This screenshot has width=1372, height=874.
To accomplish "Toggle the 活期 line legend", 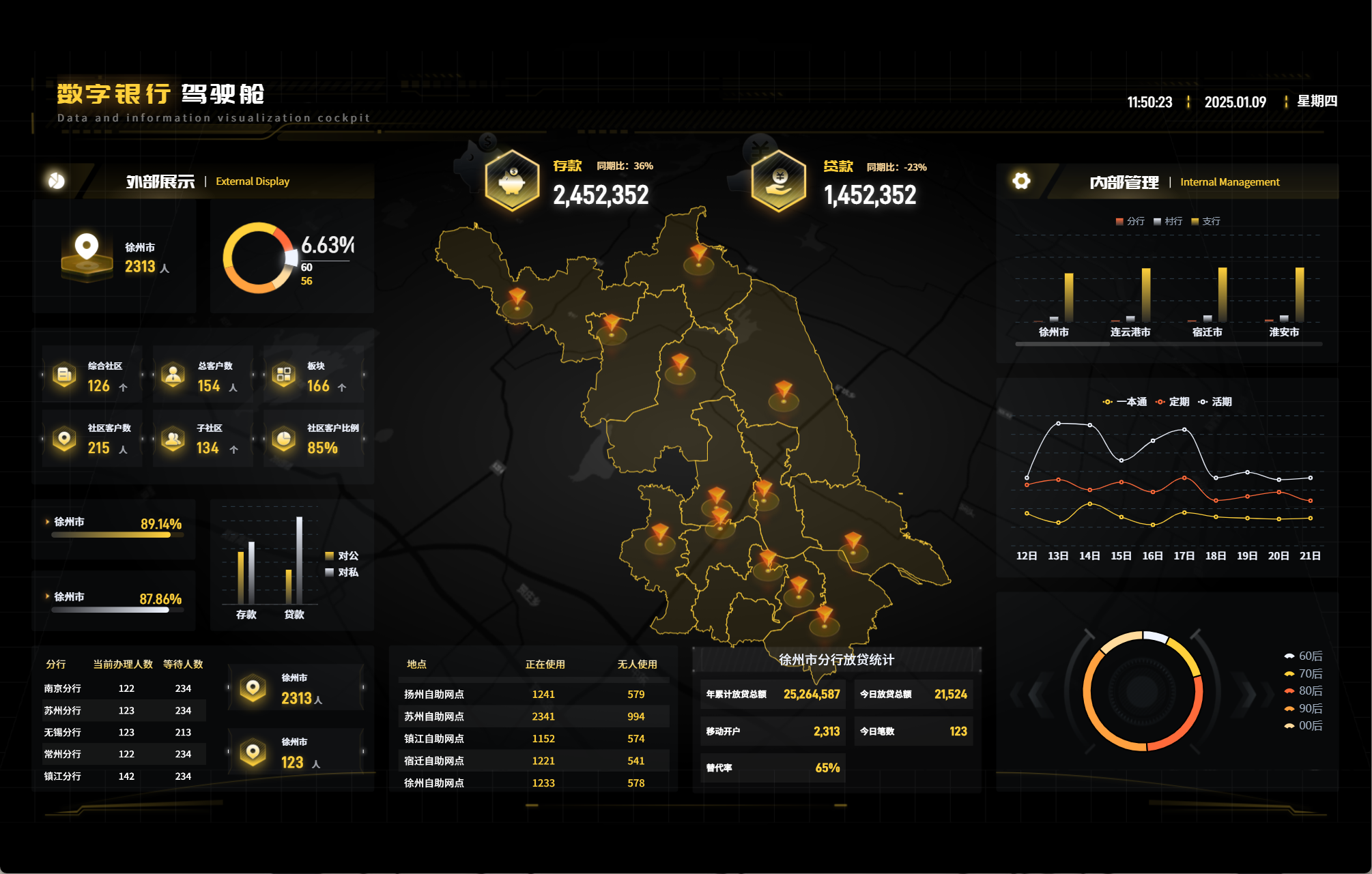I will click(x=1215, y=402).
